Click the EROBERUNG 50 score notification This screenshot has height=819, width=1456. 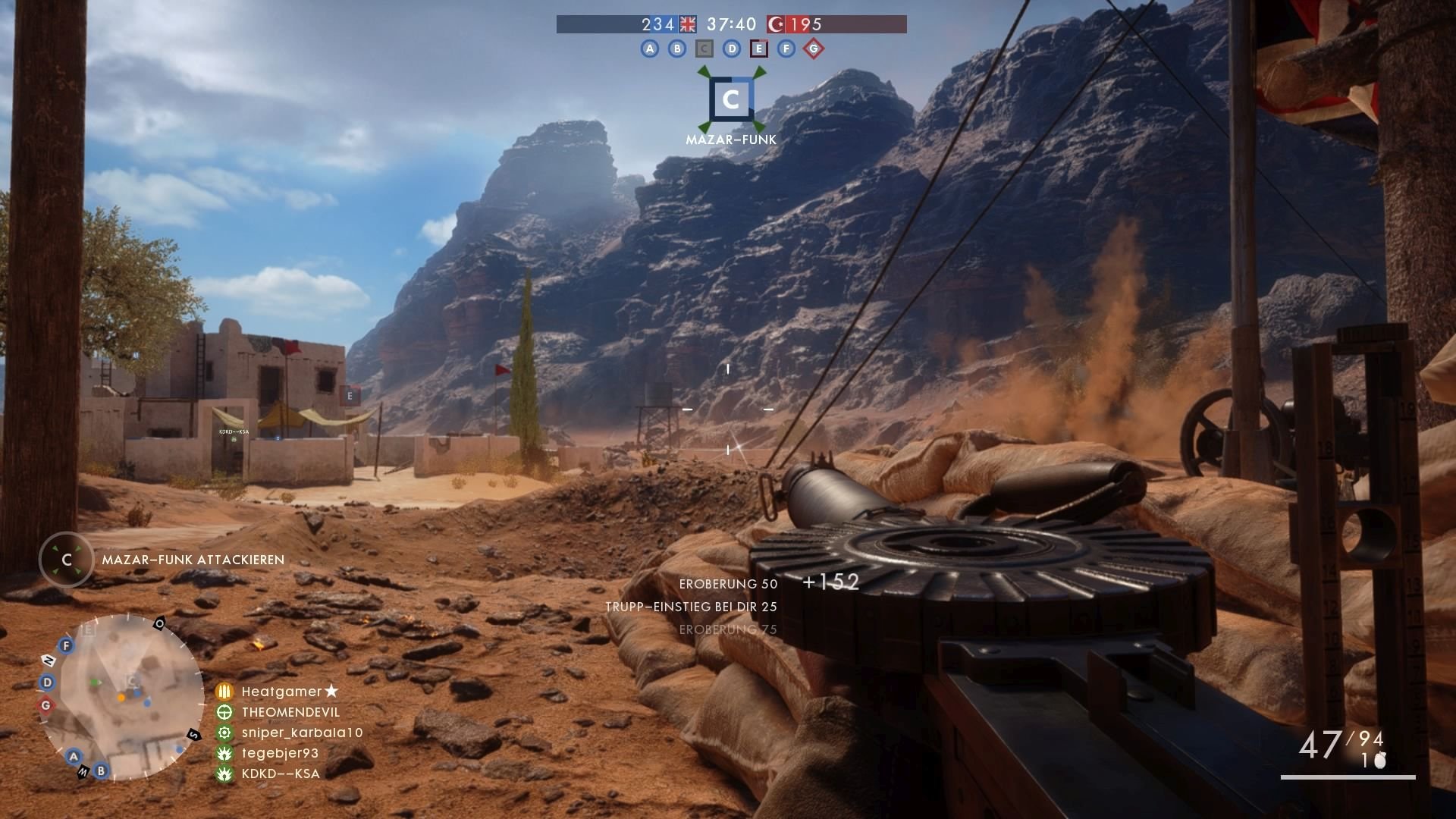(728, 584)
